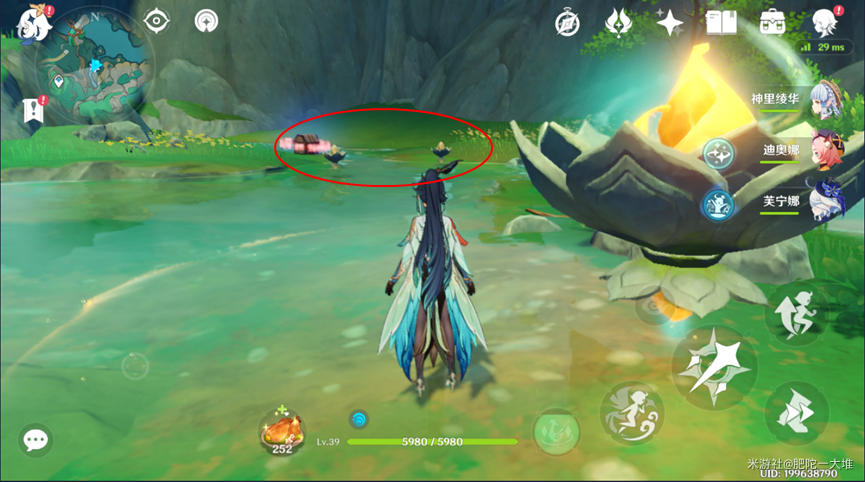Open the compass icon in the top bar

tap(568, 22)
